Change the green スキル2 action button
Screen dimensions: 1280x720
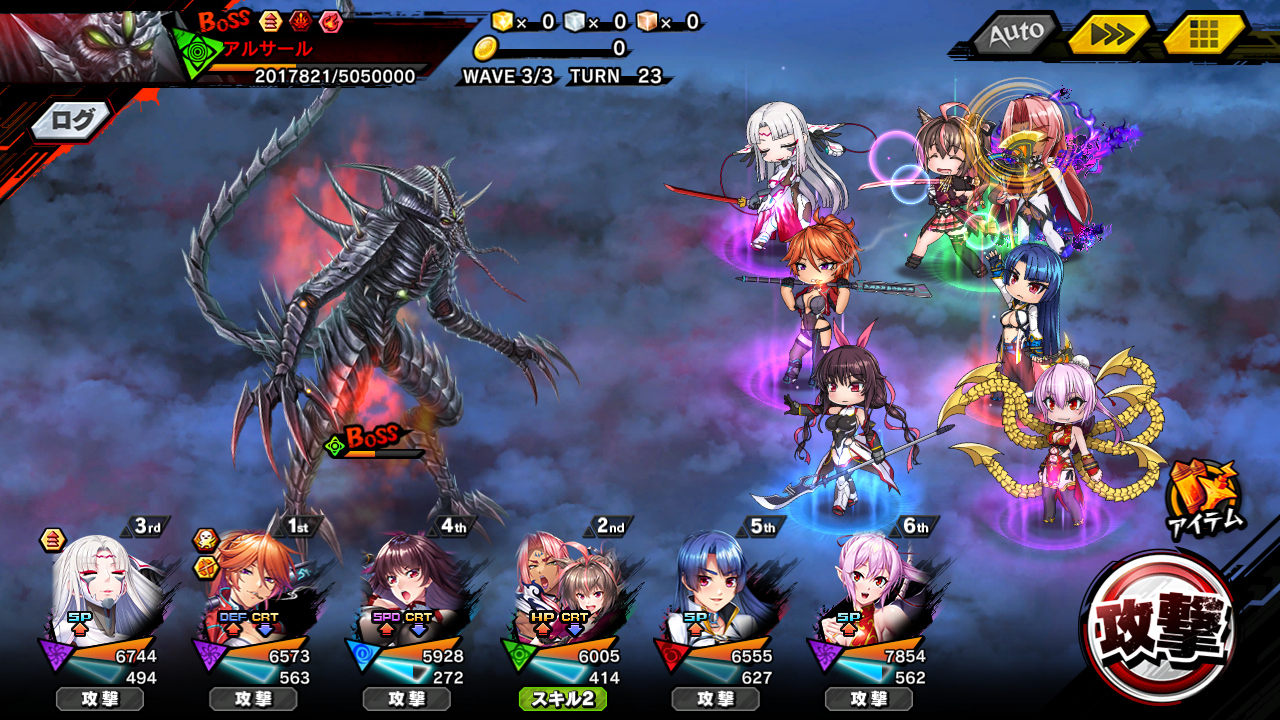tap(562, 699)
